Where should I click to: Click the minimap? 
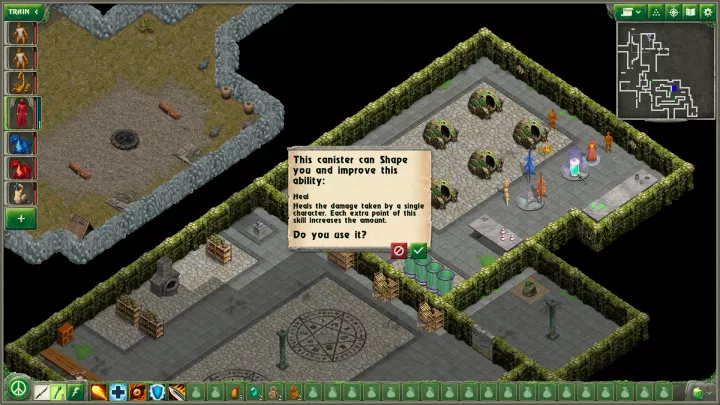point(665,68)
